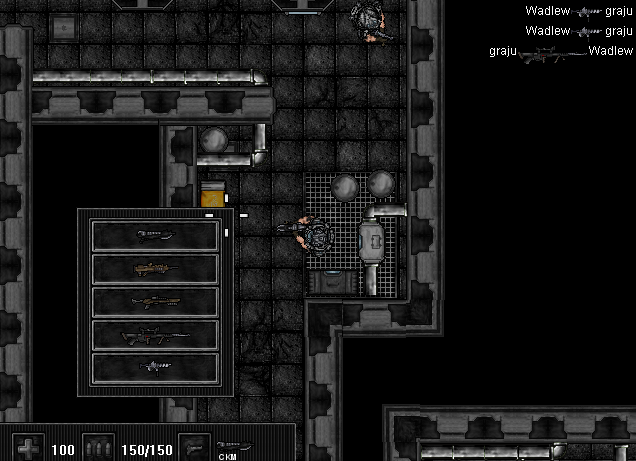
Task: Select the dark machine gun in the top row
Action: click(x=155, y=236)
